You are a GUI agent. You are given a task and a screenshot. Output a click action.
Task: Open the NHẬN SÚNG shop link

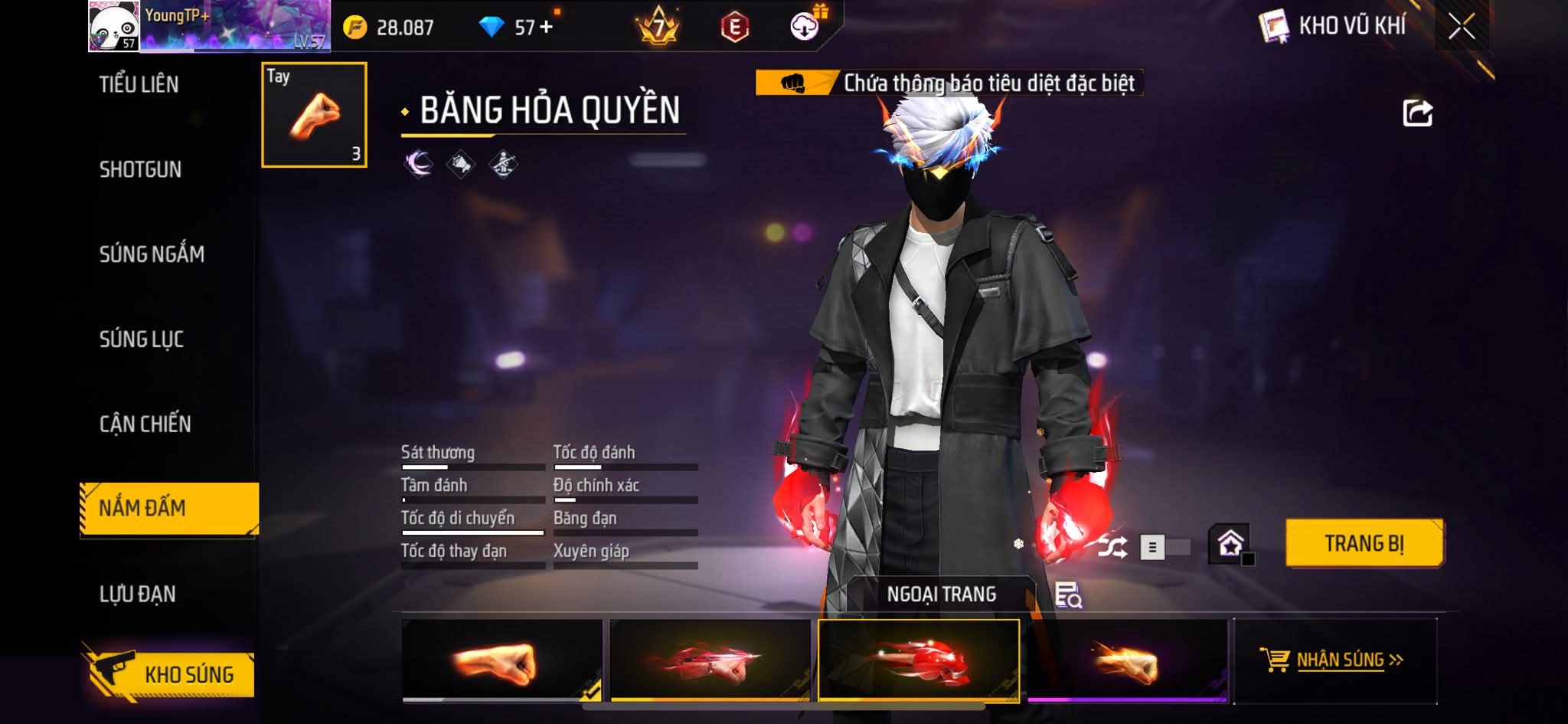click(1334, 660)
